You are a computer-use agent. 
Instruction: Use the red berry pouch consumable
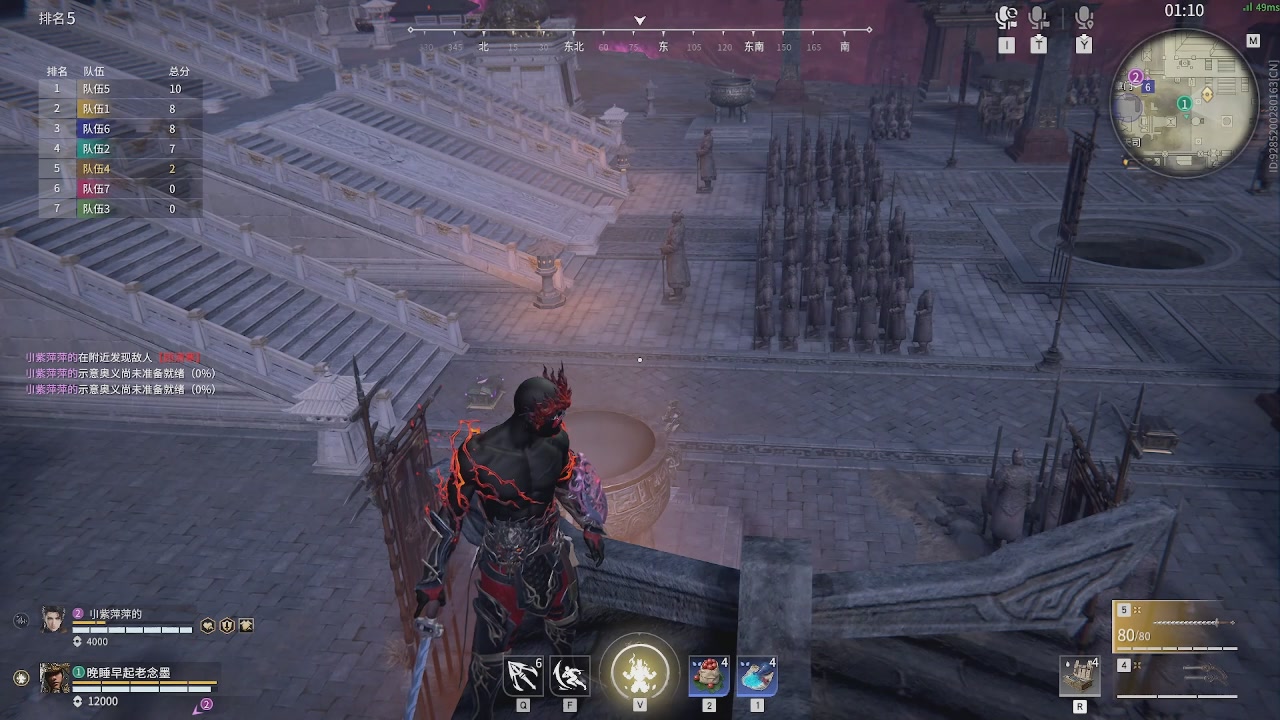click(708, 676)
